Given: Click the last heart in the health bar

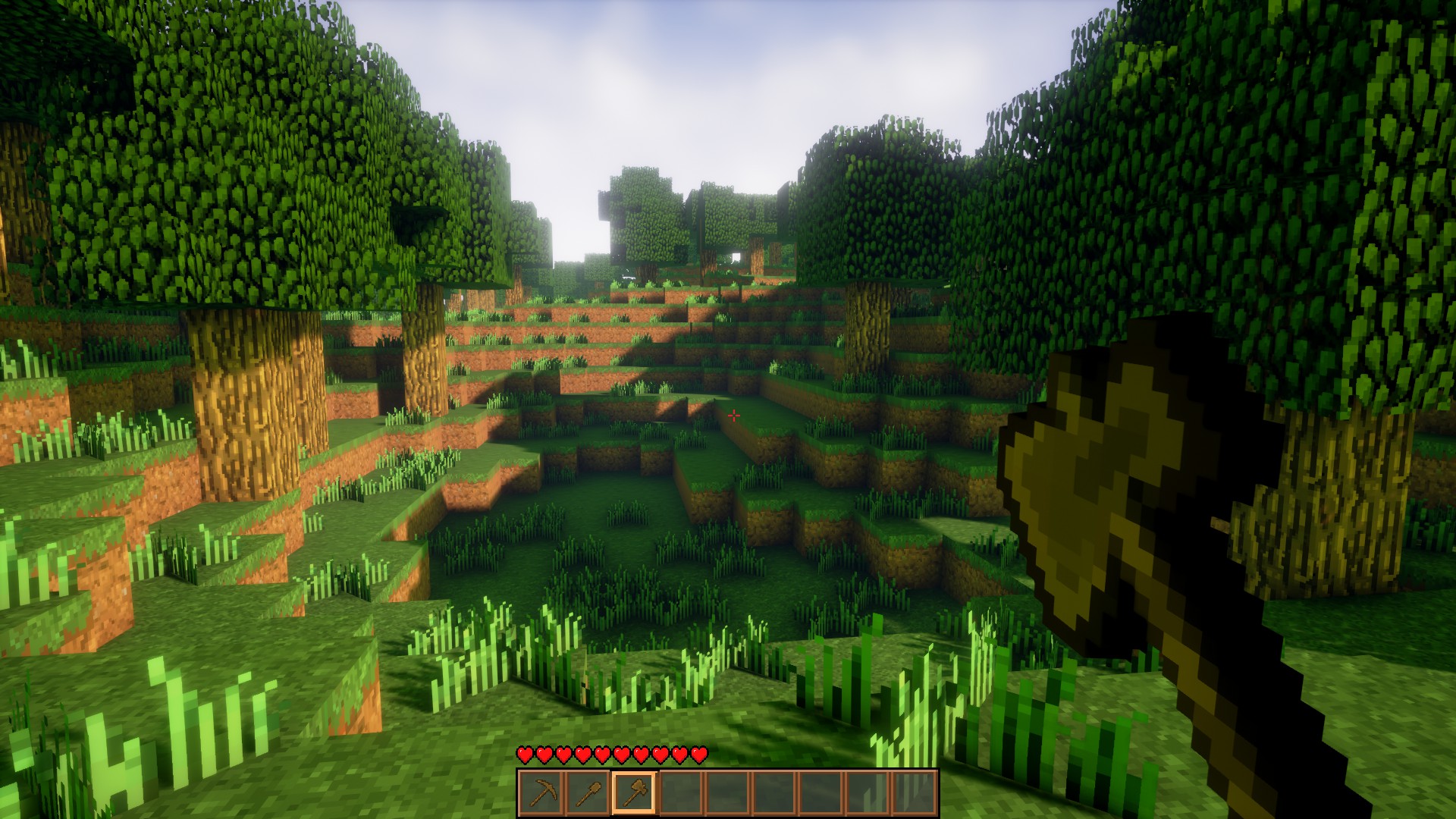Looking at the screenshot, I should click(x=699, y=755).
